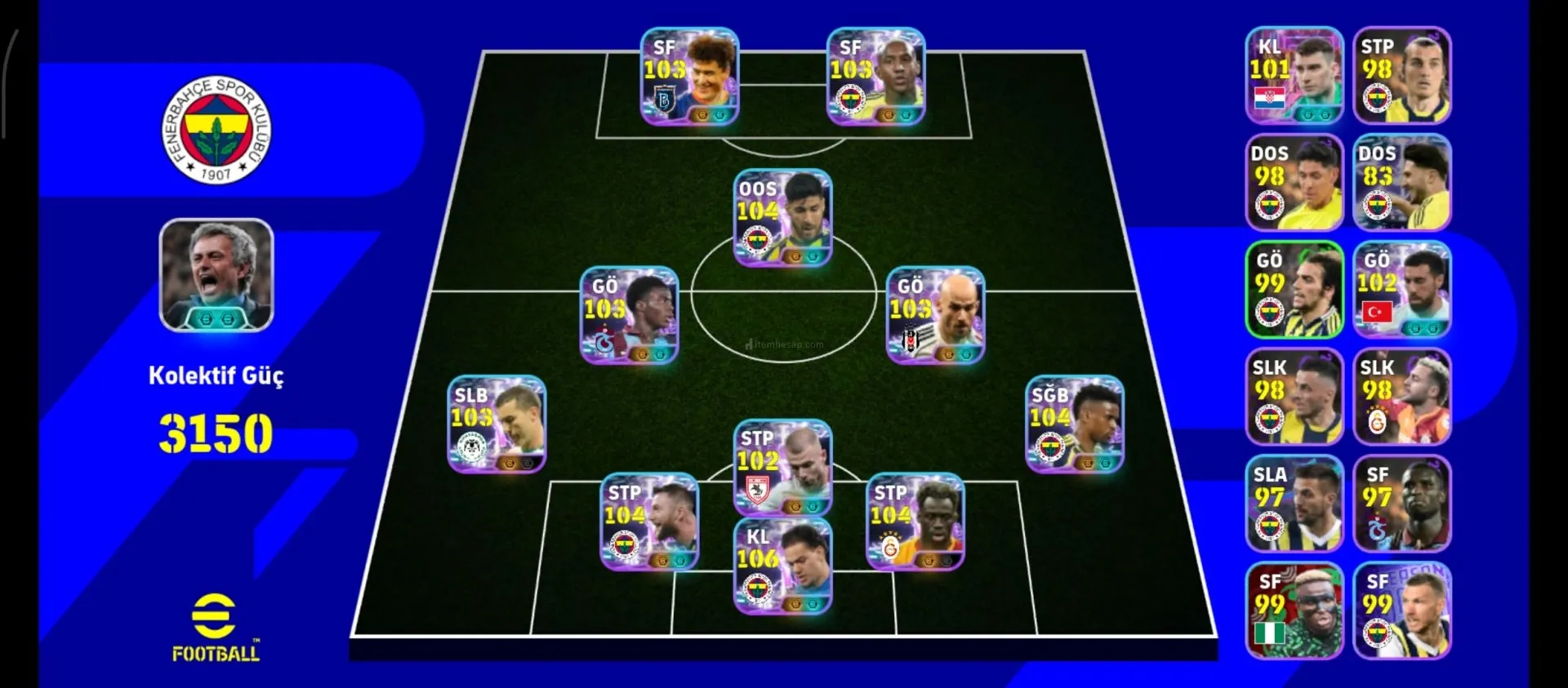Select the STP 98 substitute card
This screenshot has height=688, width=1568.
(1401, 75)
